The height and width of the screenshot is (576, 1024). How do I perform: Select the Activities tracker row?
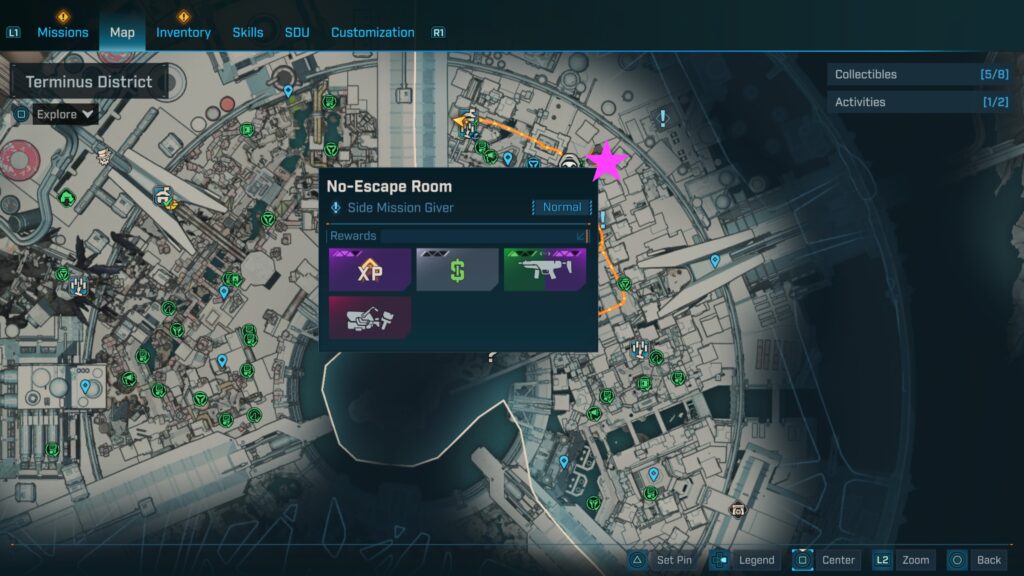click(920, 102)
